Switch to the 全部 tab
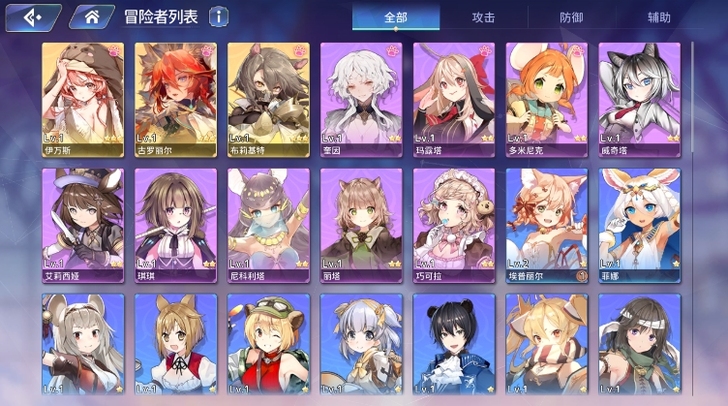This screenshot has height=406, width=728. (x=396, y=17)
